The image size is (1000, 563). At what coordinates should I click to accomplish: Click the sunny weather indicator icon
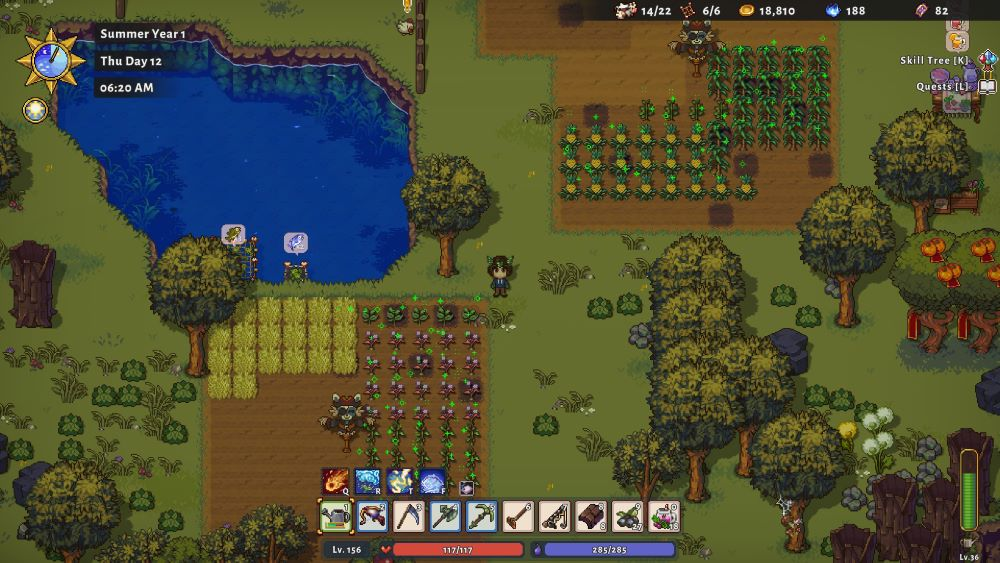[x=33, y=109]
